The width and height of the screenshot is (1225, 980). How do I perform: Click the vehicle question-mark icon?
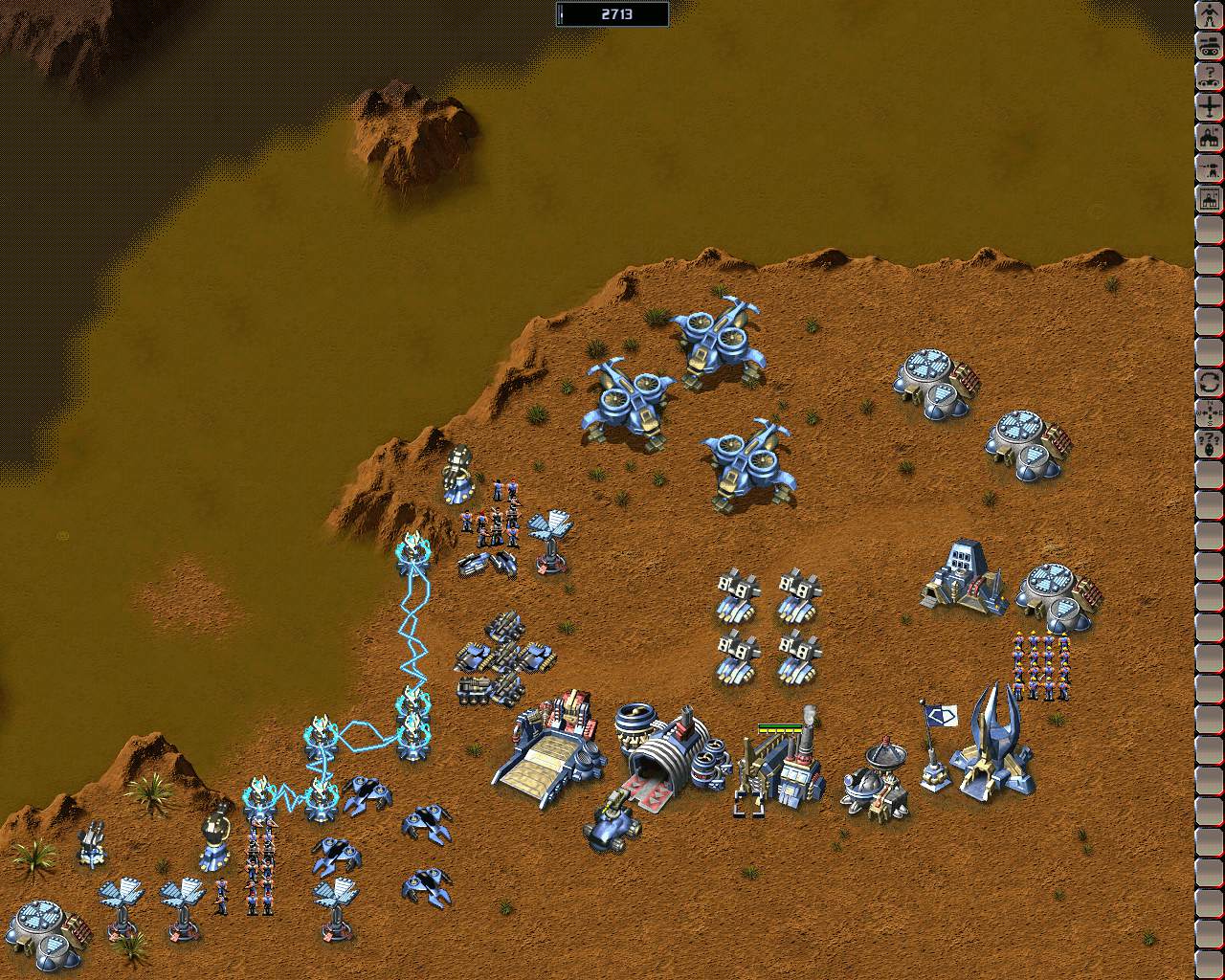pyautogui.click(x=1210, y=77)
